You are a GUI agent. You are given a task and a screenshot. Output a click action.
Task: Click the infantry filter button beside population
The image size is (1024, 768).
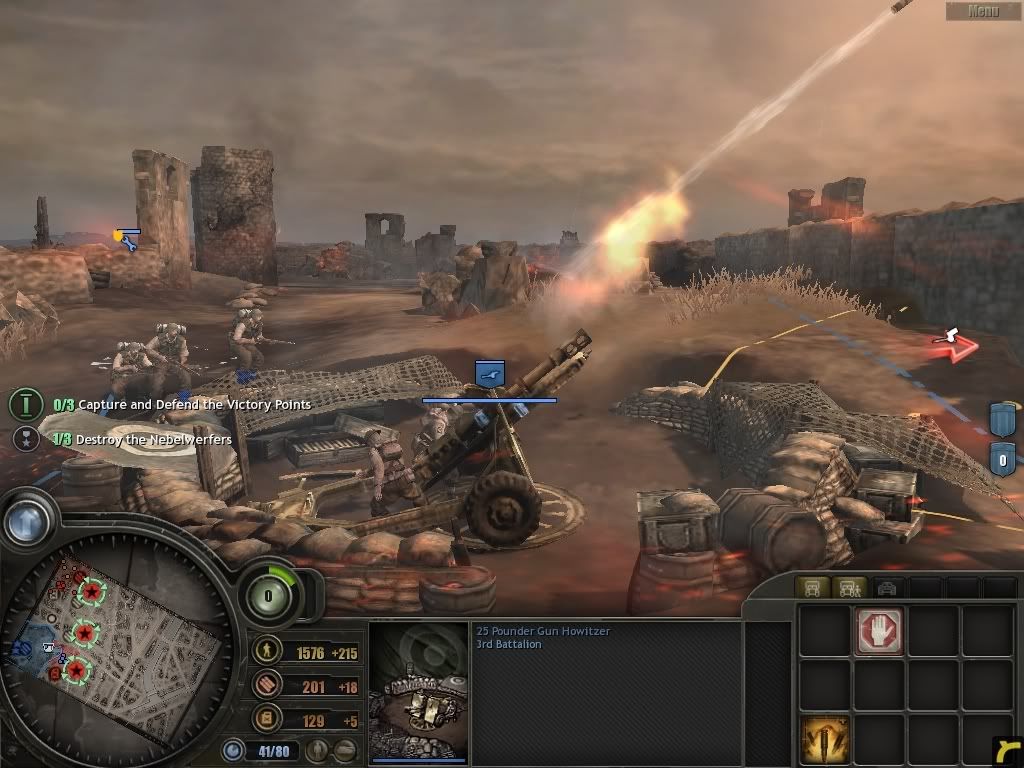tap(316, 749)
